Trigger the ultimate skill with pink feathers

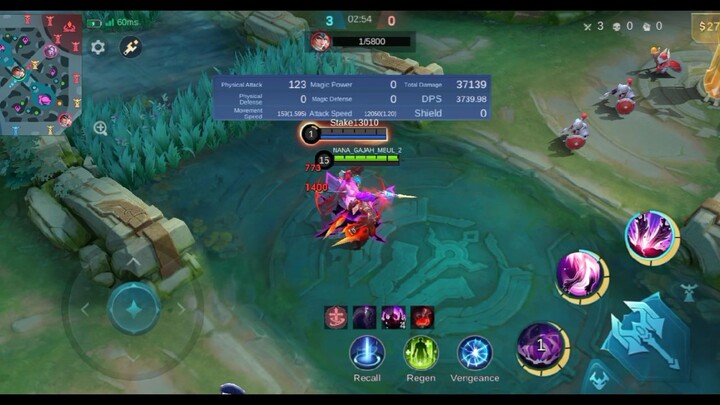(650, 235)
